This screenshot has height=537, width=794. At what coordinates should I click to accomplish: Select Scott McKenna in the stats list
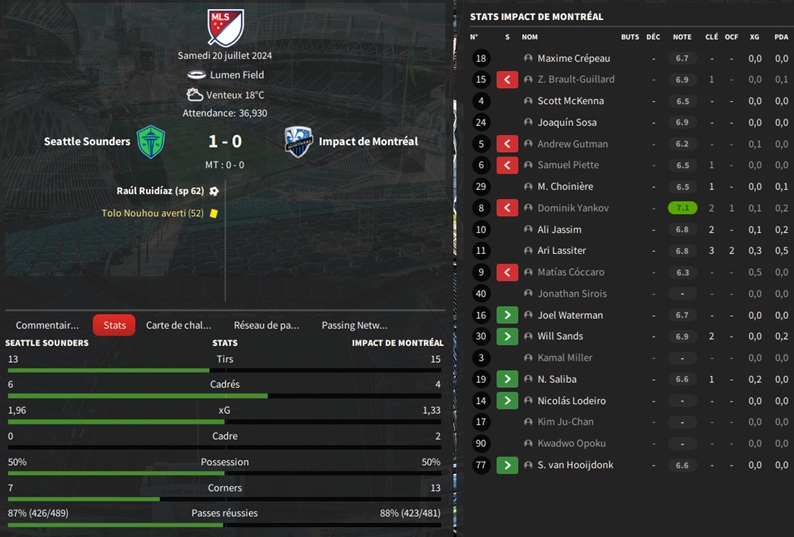click(x=570, y=101)
